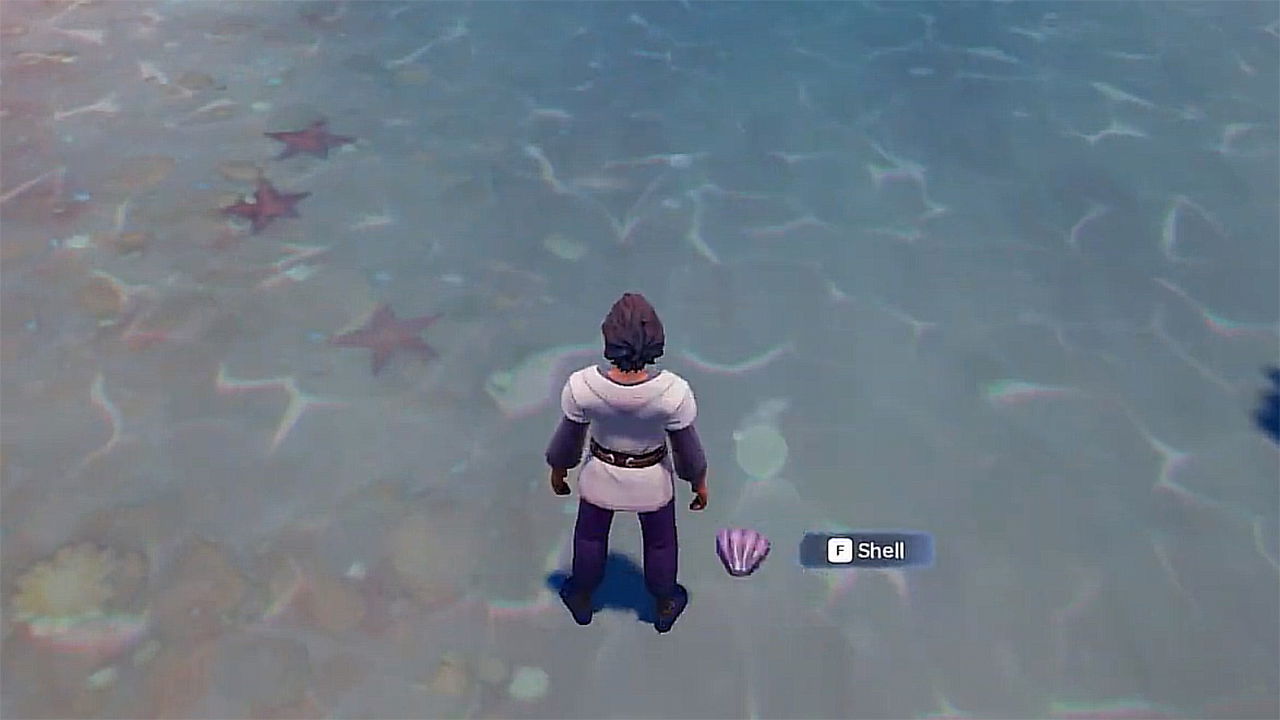
Task: Click the topmost red starfish underwater
Action: tap(310, 138)
